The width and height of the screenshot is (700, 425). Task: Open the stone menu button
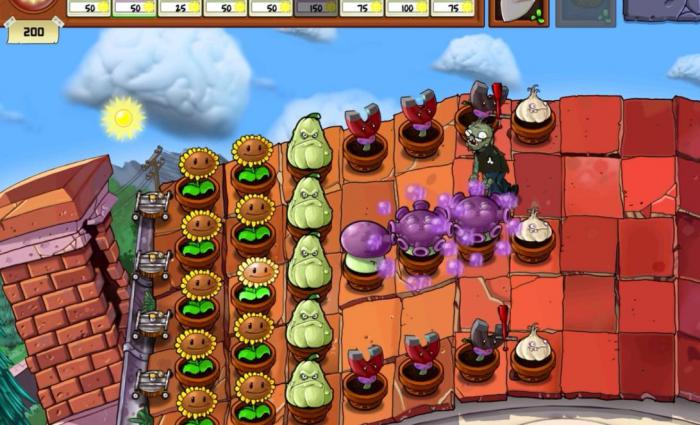[662, 9]
